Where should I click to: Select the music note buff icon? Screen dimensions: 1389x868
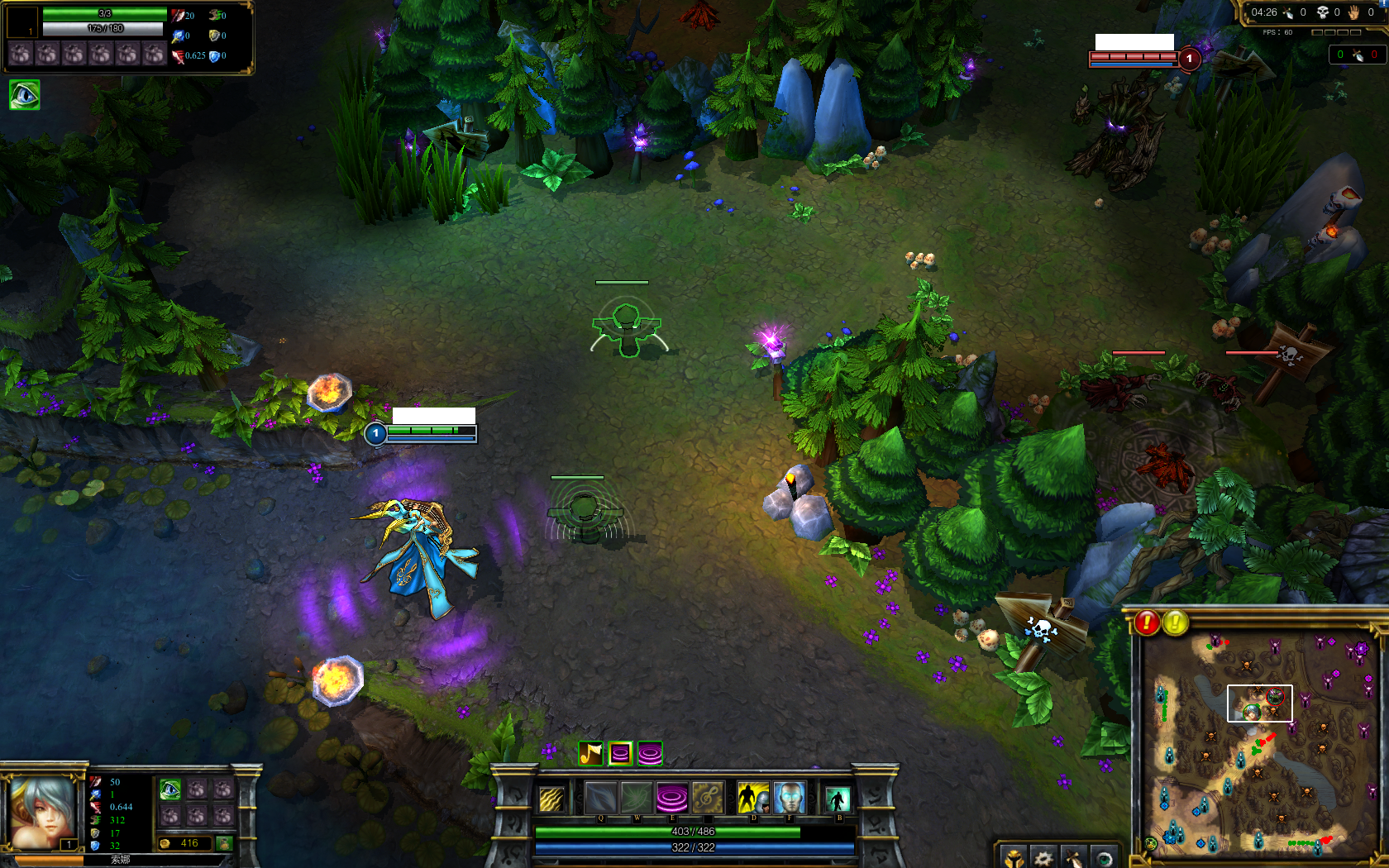coord(590,753)
